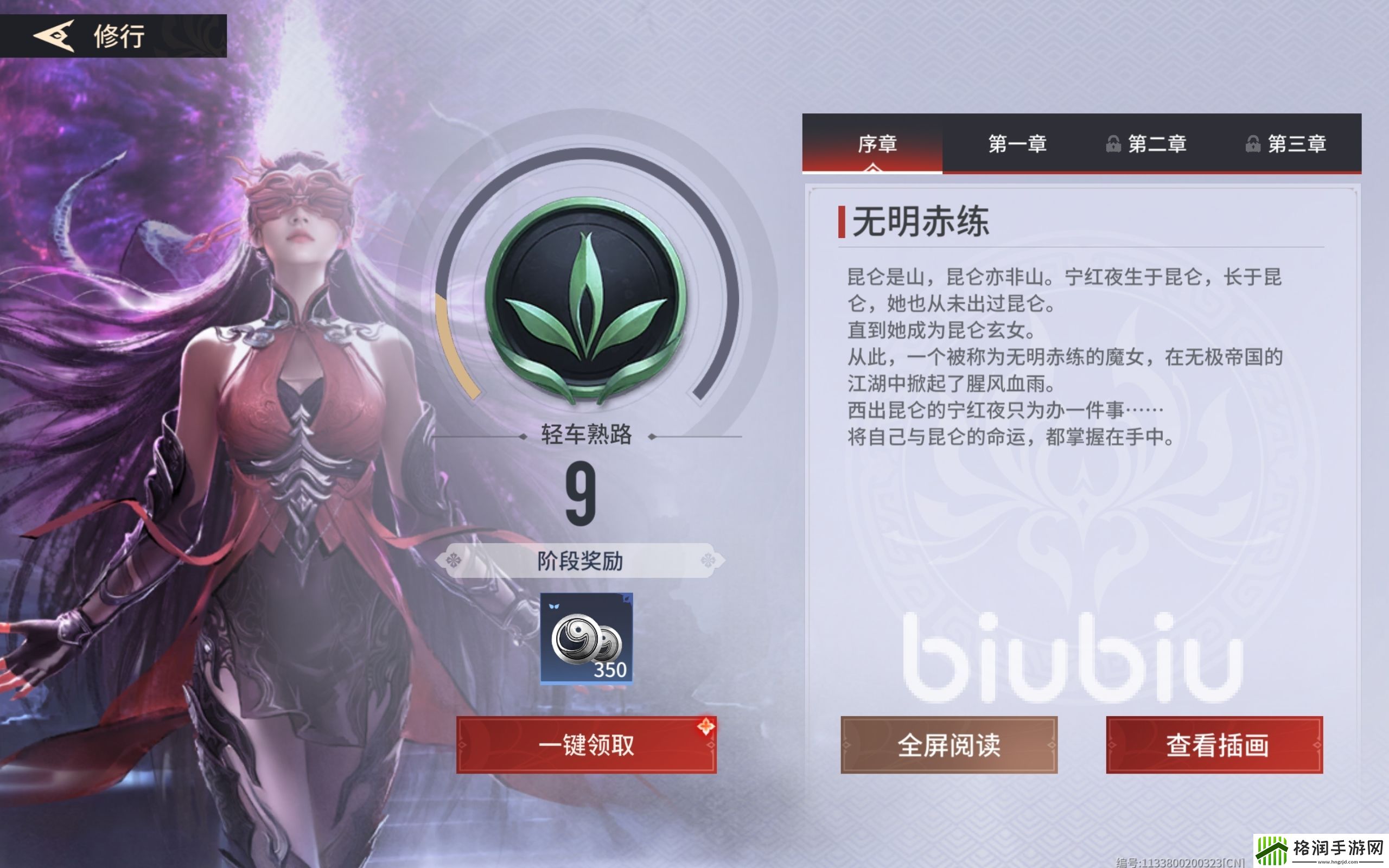Click the back arrow beside 修行

point(54,37)
